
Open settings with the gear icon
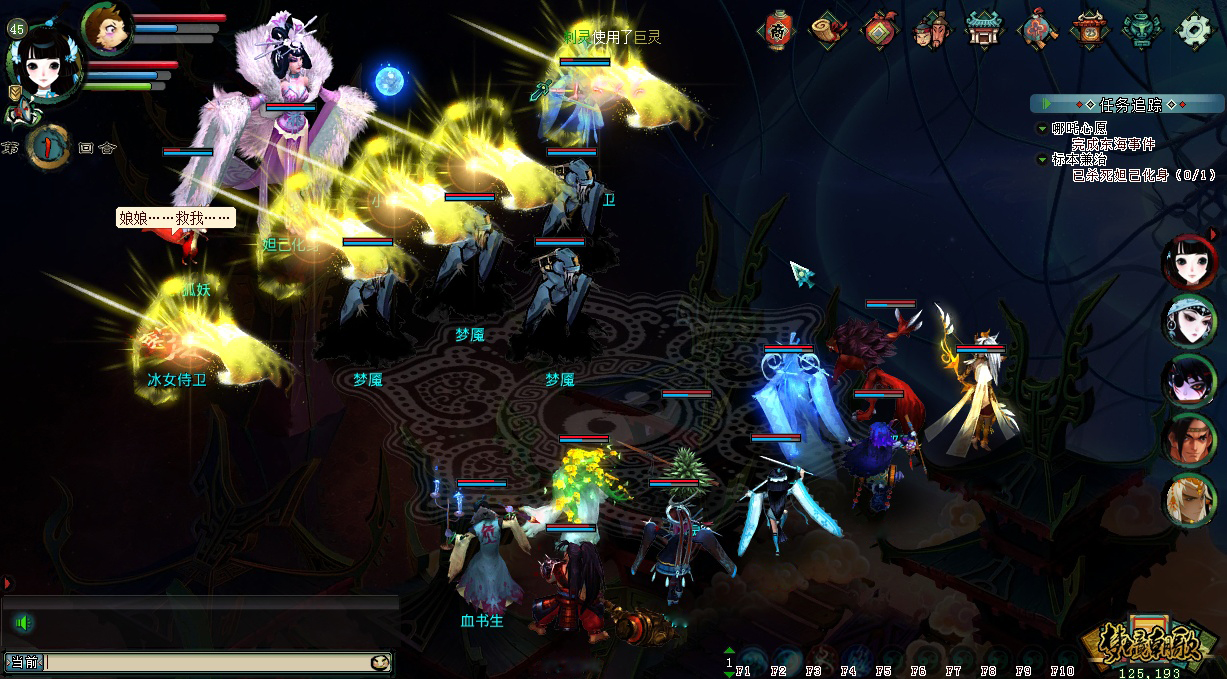tap(1193, 29)
